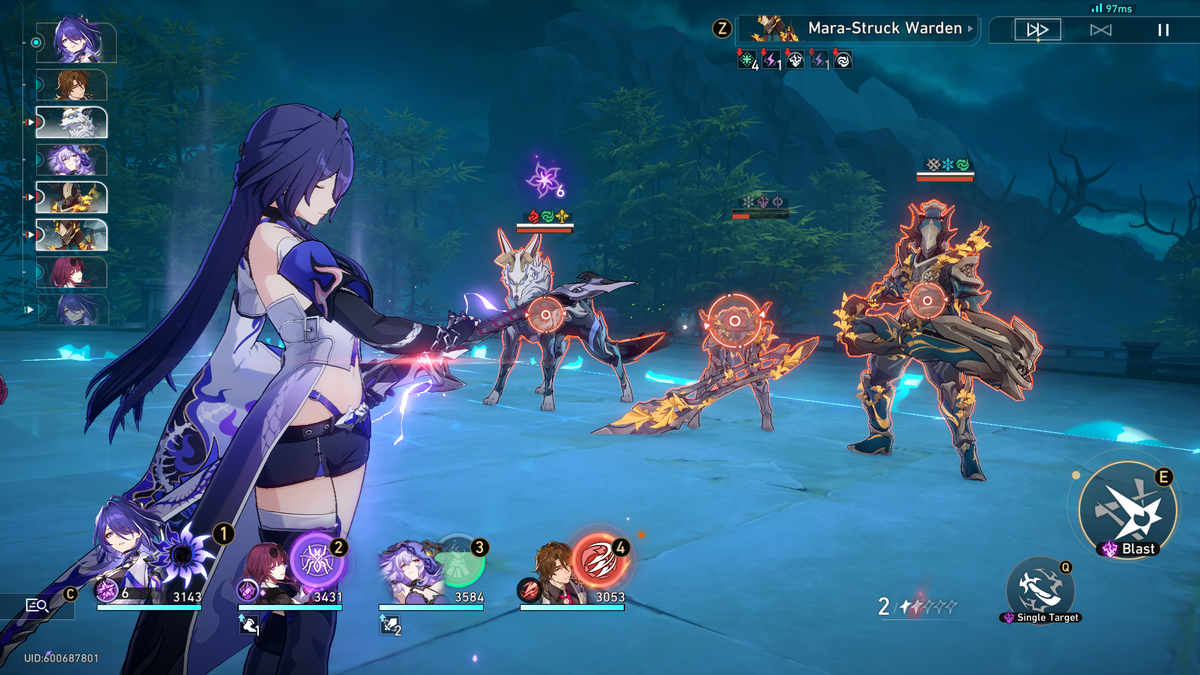
Task: Enable auto-battle mode
Action: (1100, 30)
